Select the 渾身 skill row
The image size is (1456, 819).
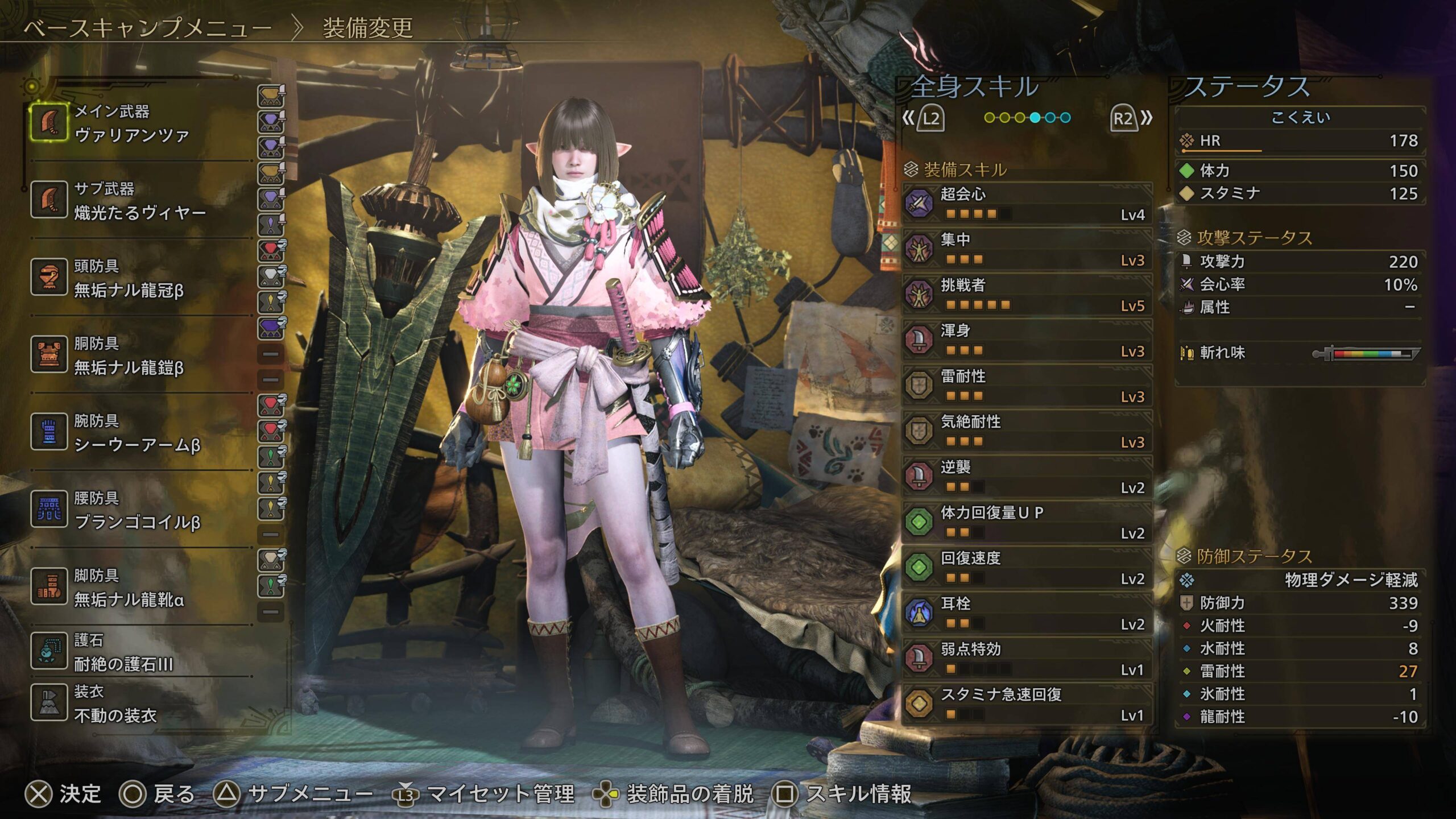[x=1027, y=340]
